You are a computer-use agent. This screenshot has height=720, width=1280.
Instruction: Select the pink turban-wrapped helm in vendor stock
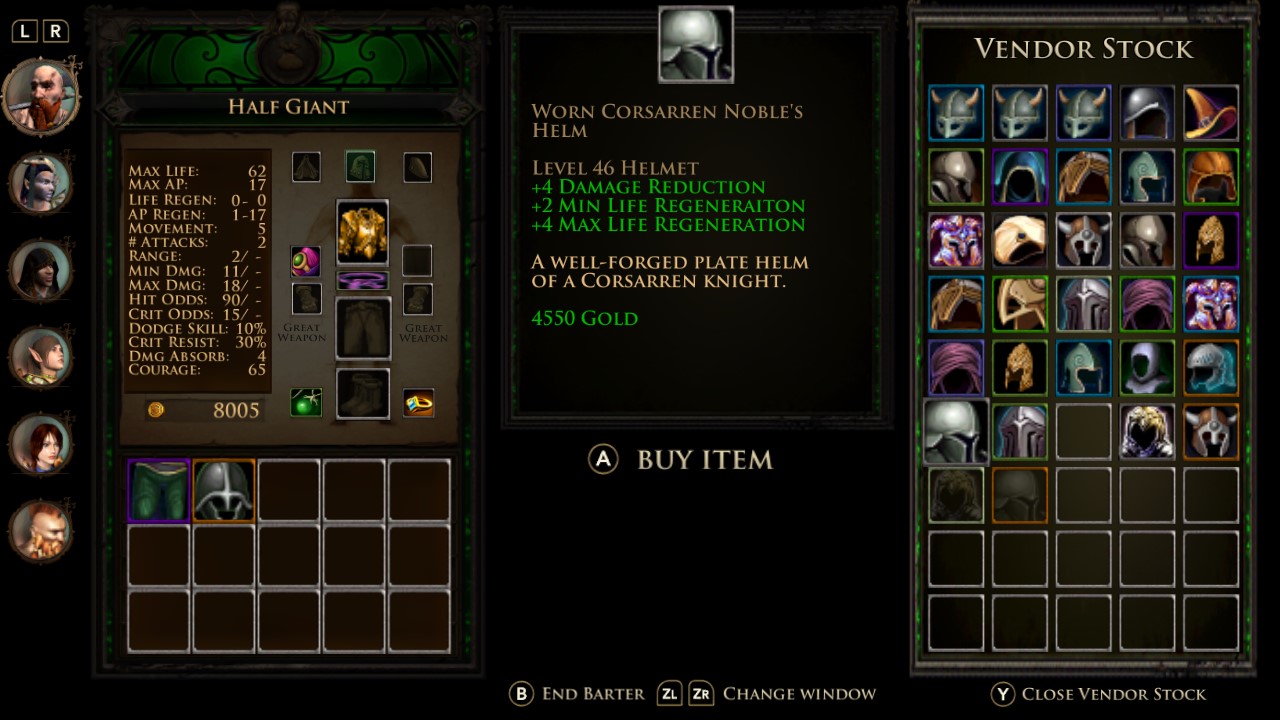1147,304
